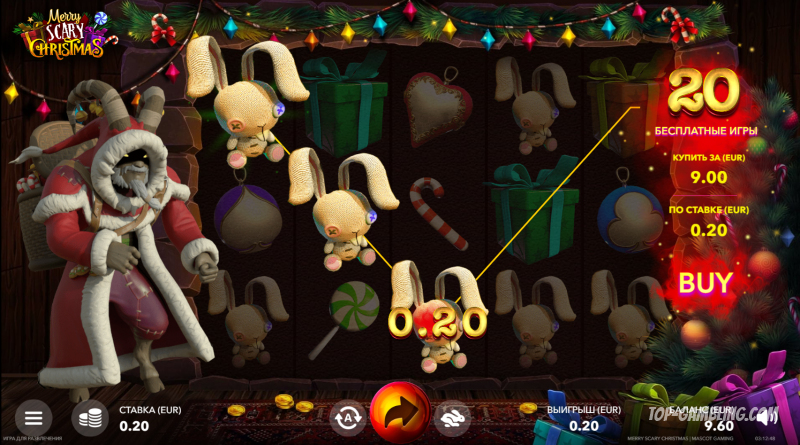The width and height of the screenshot is (800, 445).
Task: Open the coin stack bet settings
Action: [92, 417]
